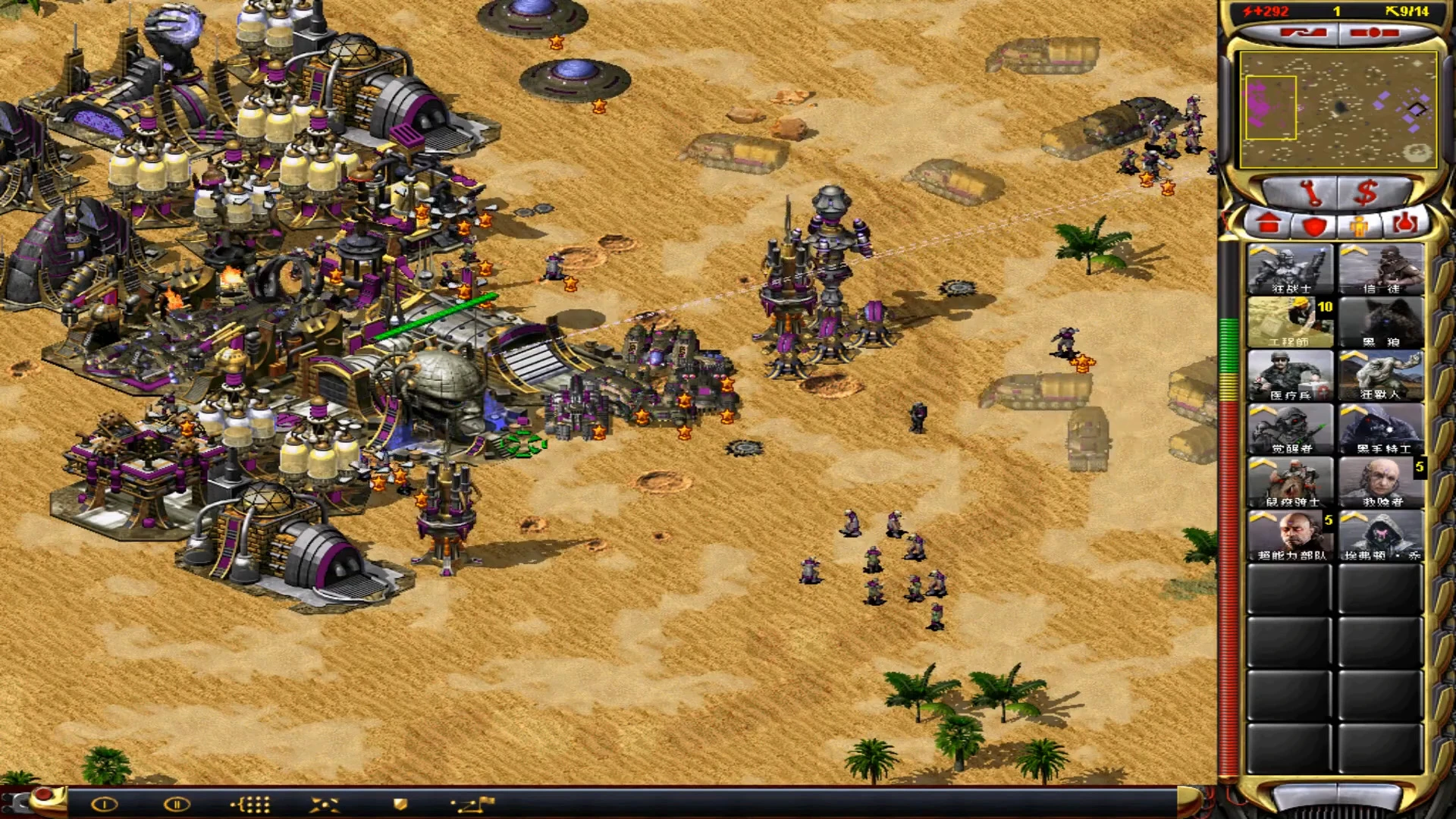1456x819 pixels.
Task: Switch to the defenses shield tab
Action: click(1314, 225)
